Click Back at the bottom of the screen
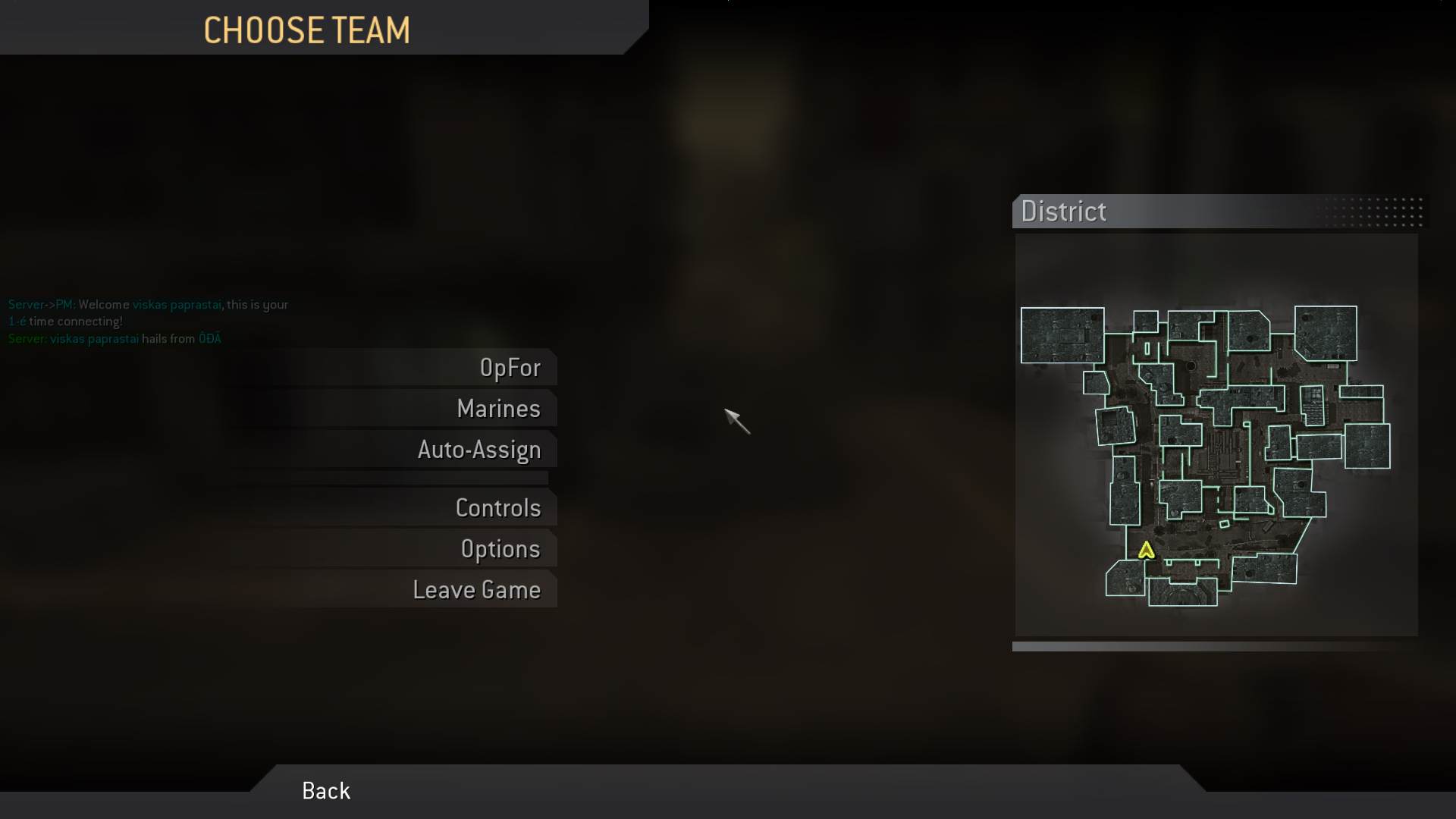This screenshot has height=819, width=1456. click(325, 790)
